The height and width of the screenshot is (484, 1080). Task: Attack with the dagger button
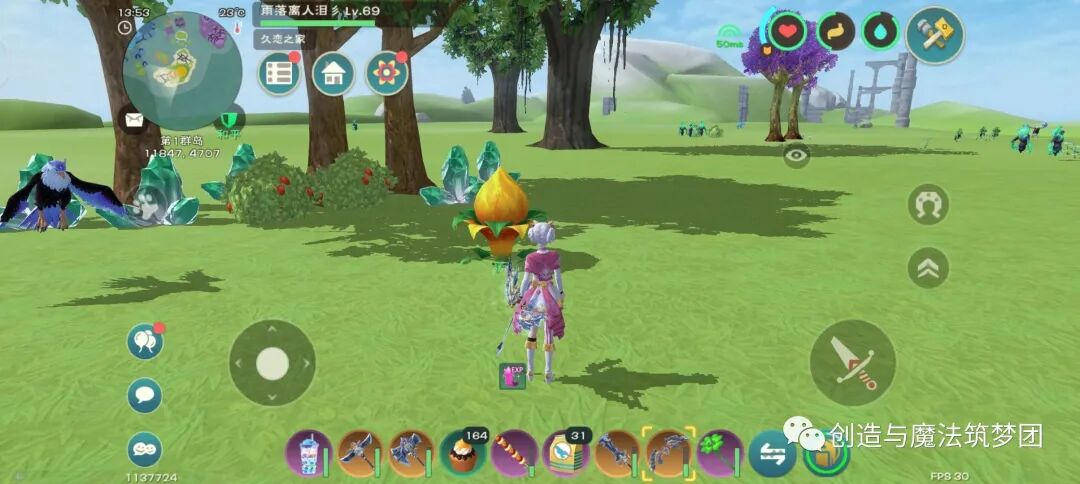point(852,362)
